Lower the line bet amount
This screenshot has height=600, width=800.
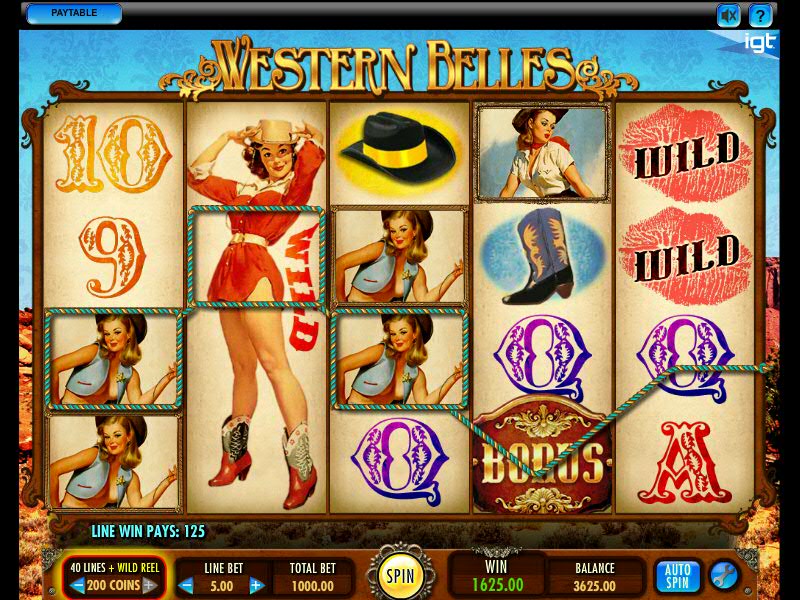186,586
